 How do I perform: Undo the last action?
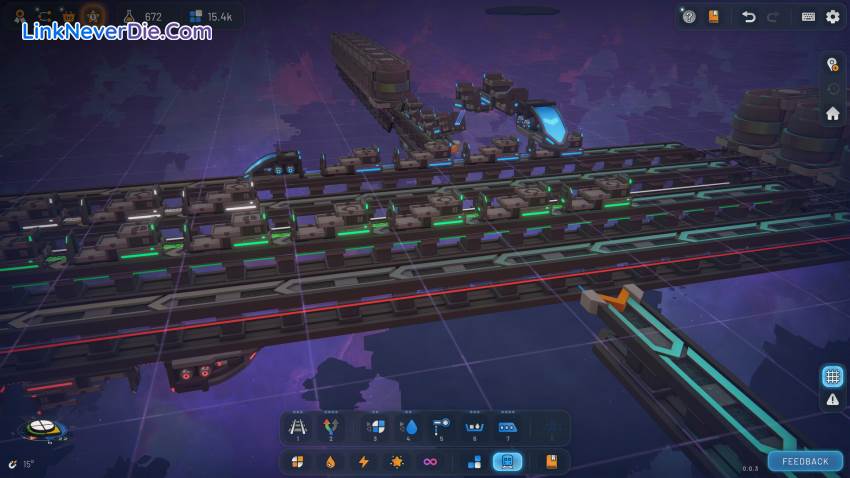click(x=748, y=17)
